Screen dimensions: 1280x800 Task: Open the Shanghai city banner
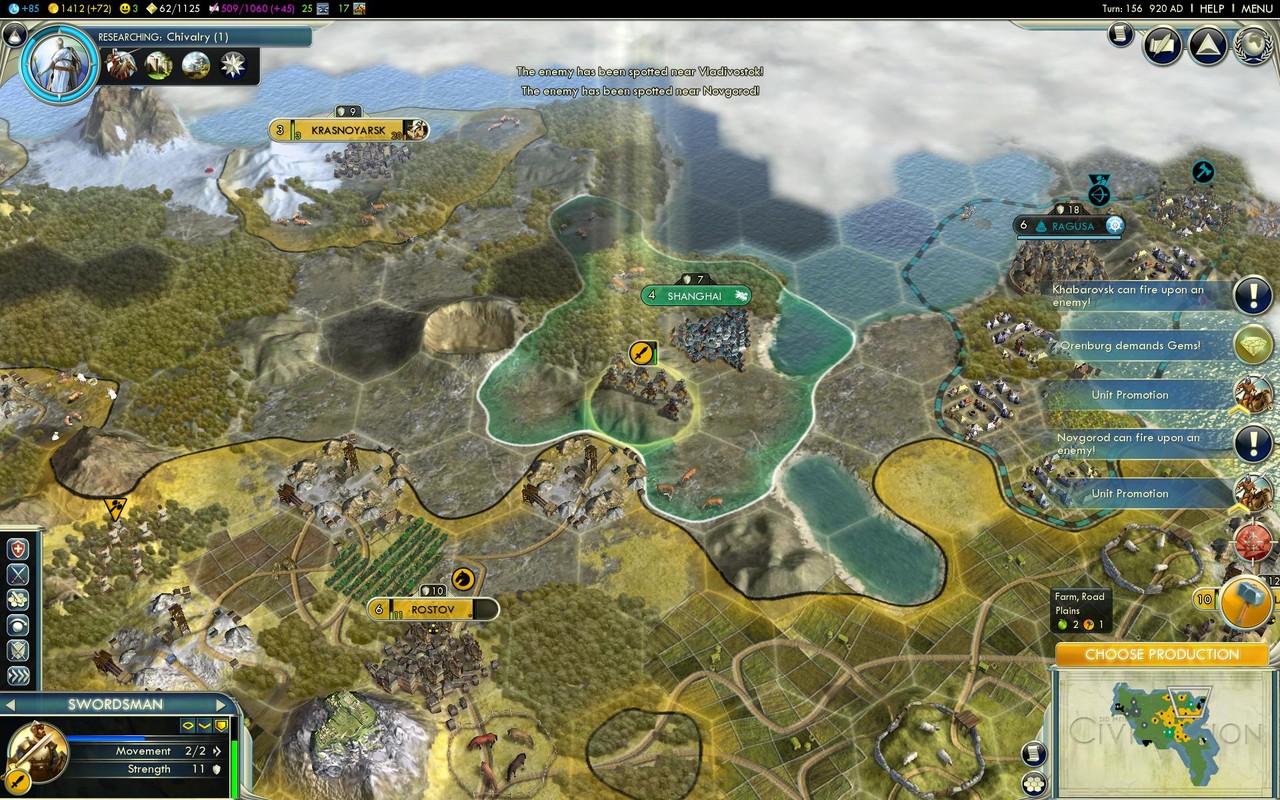pos(695,296)
